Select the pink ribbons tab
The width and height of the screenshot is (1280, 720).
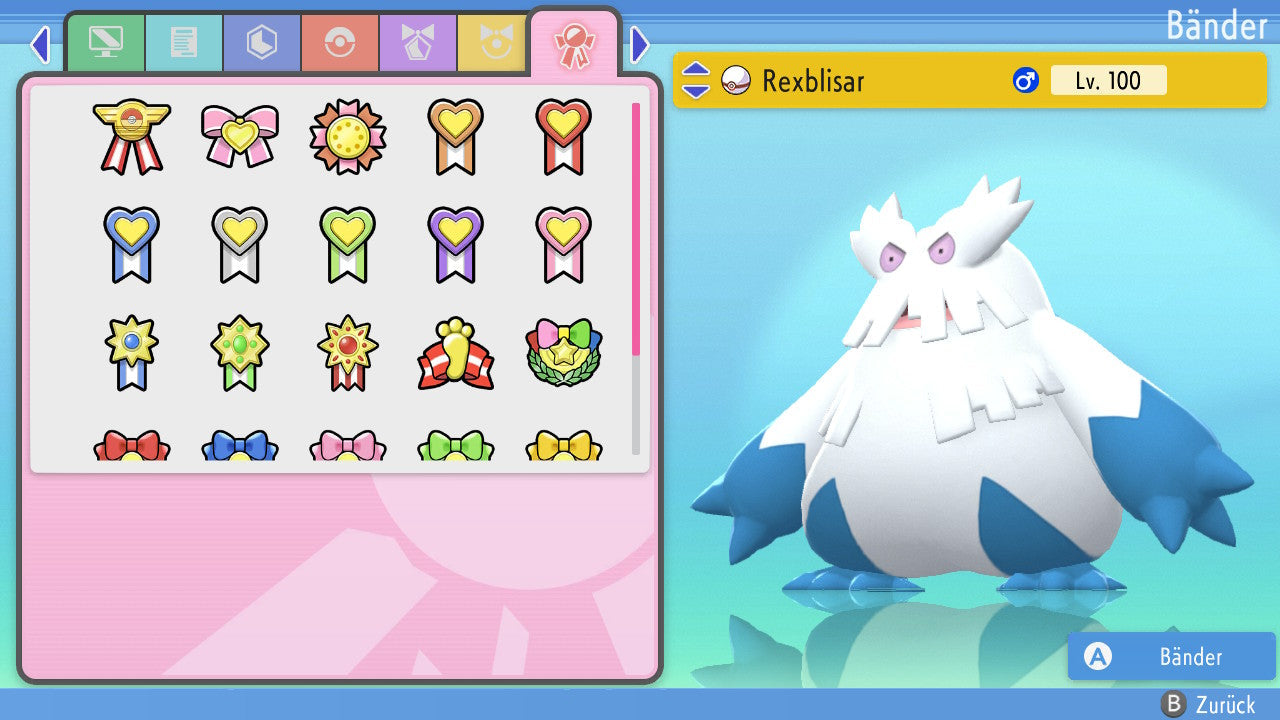[574, 45]
